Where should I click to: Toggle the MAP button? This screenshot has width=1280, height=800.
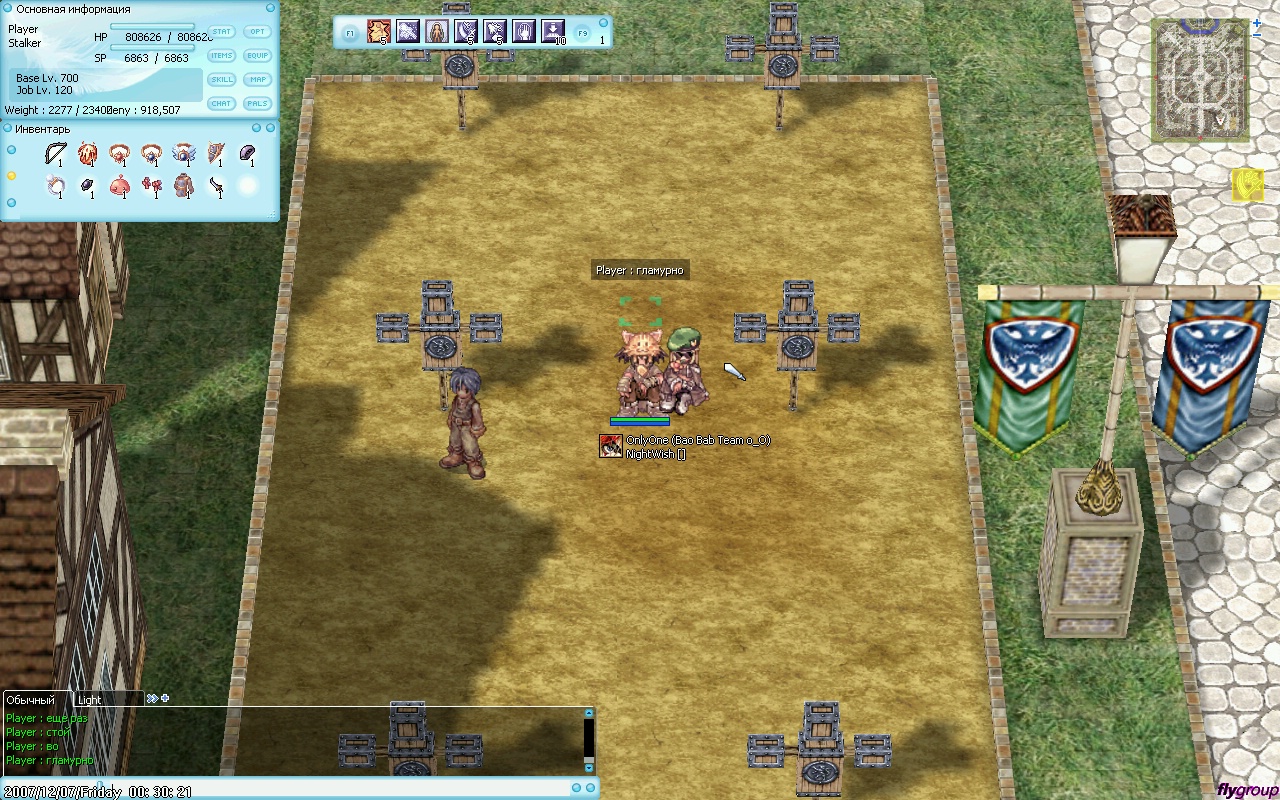pos(258,80)
